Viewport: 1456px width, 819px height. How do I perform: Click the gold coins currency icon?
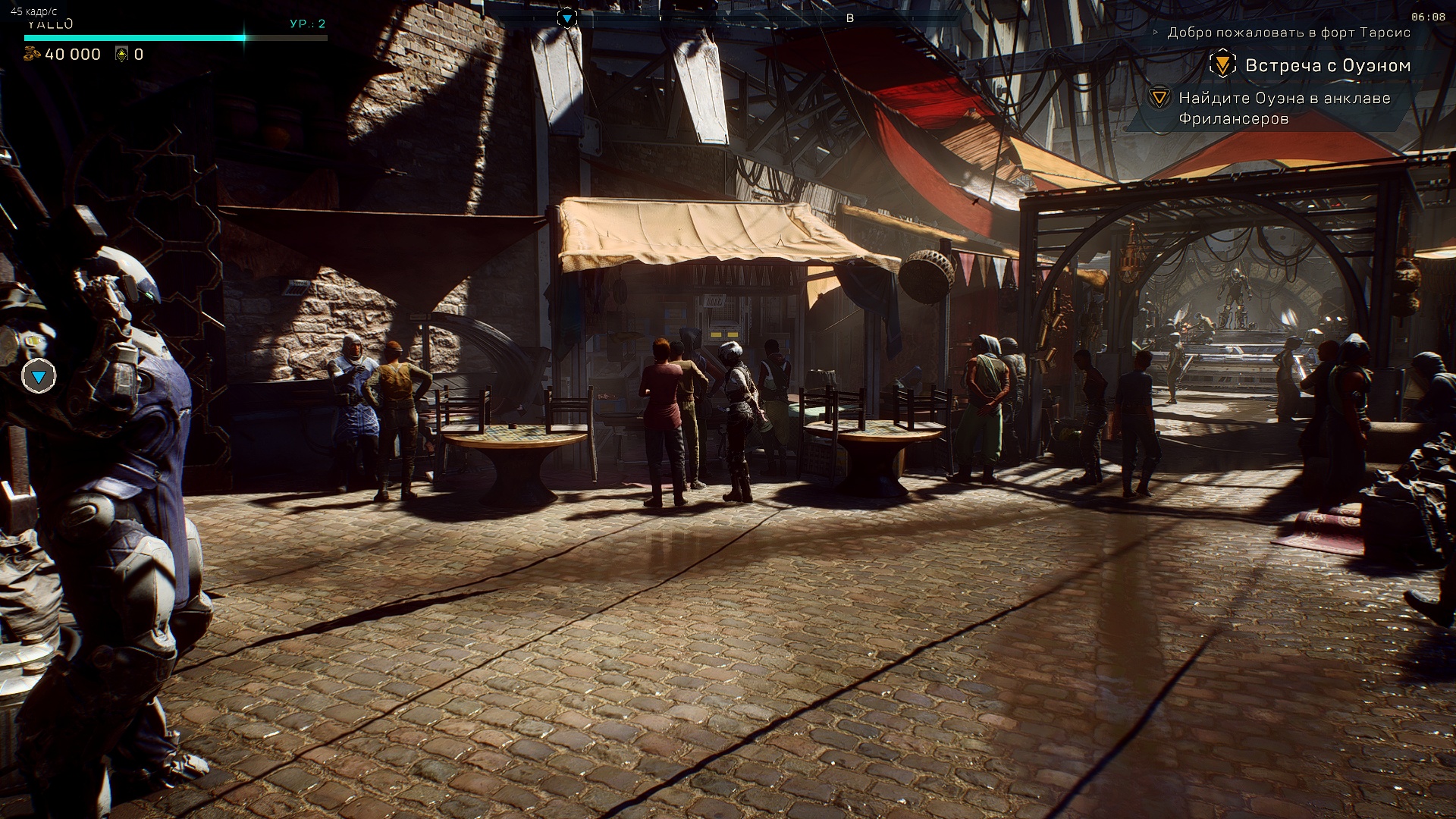[x=32, y=54]
